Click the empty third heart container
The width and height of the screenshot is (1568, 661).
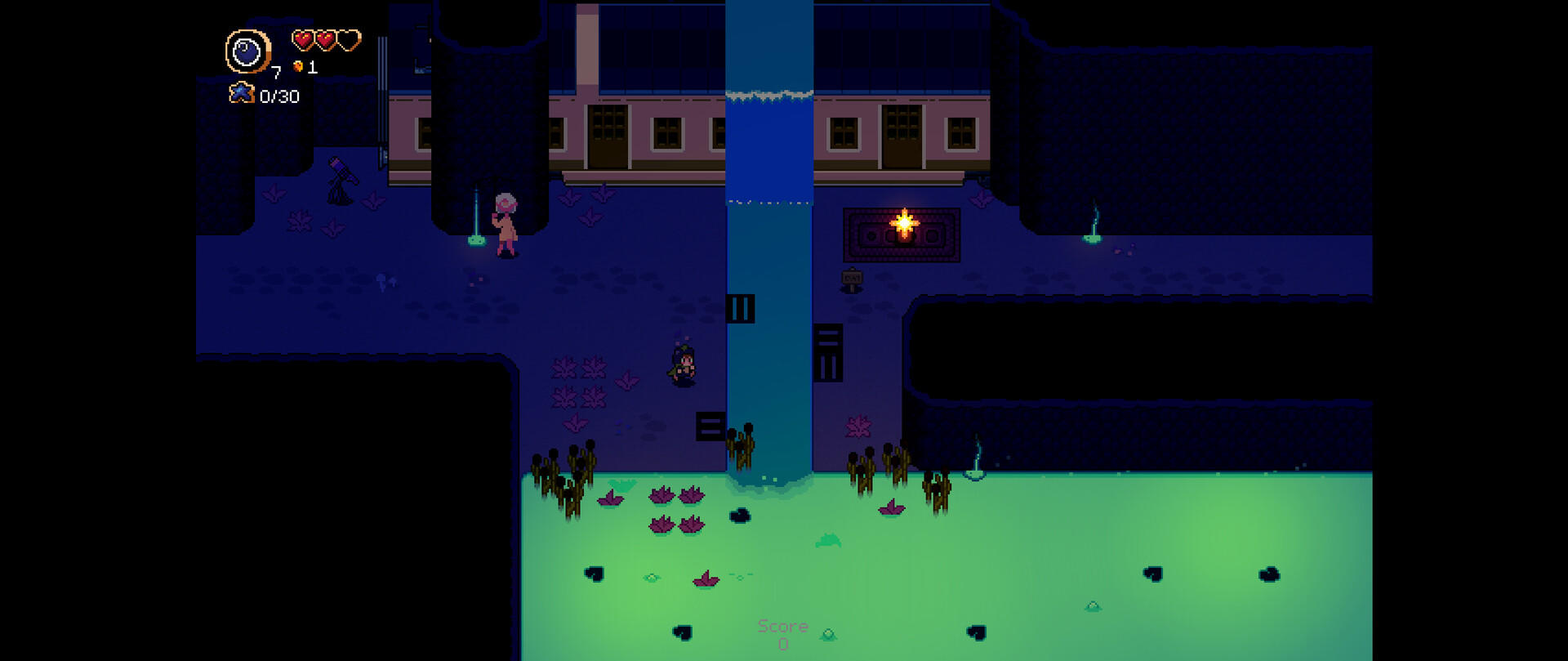[350, 38]
